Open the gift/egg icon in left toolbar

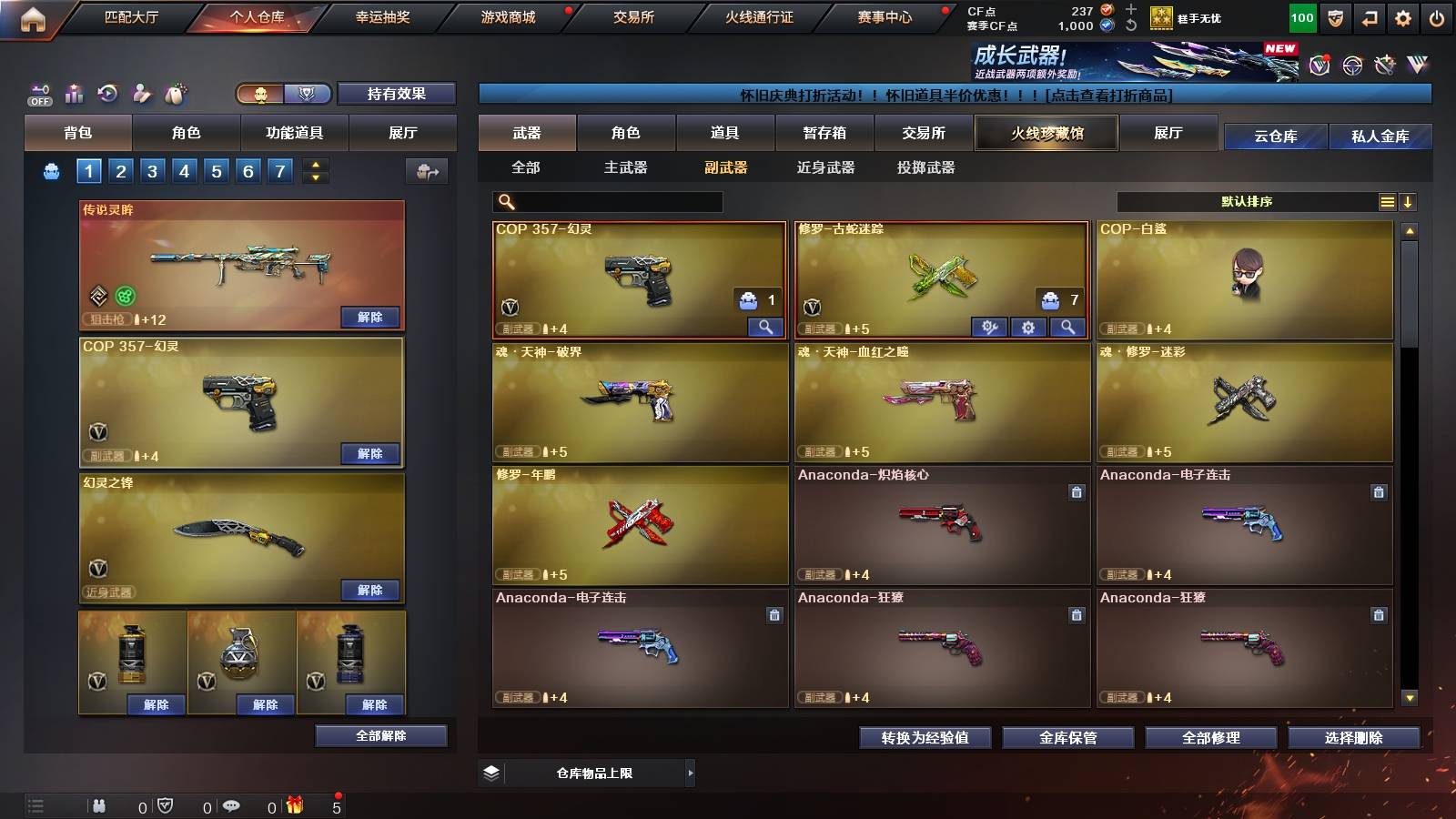point(173,93)
